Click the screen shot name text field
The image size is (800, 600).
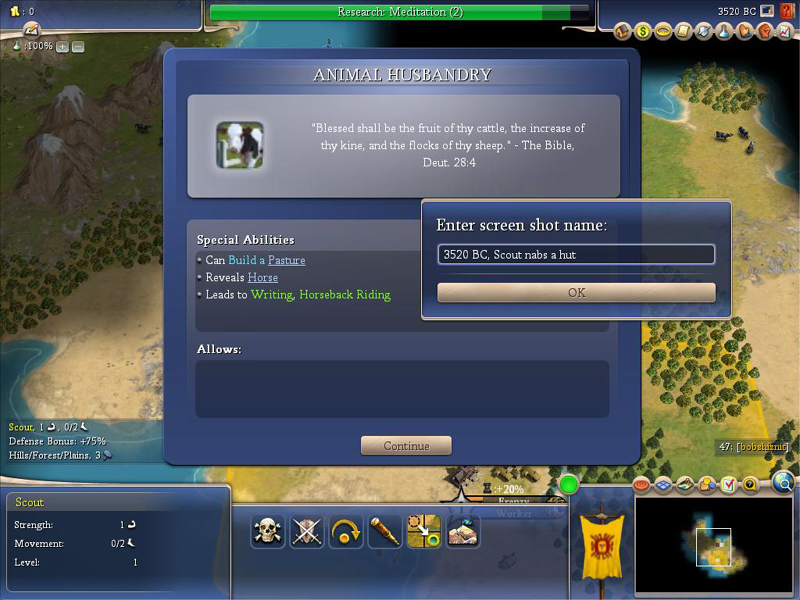pos(576,255)
